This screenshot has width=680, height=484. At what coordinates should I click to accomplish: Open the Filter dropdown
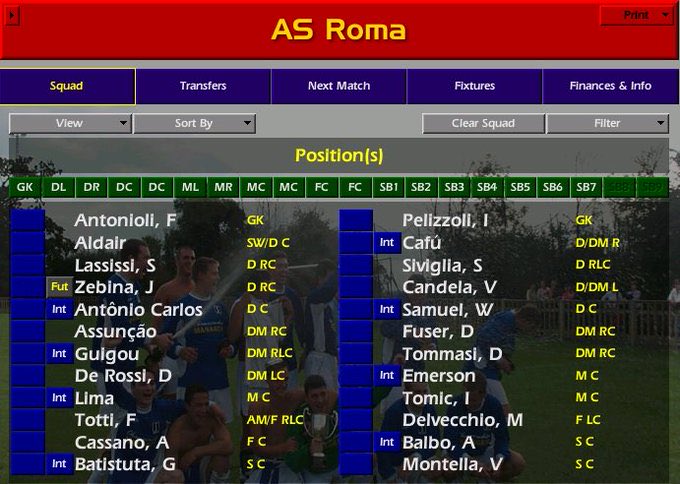point(608,123)
